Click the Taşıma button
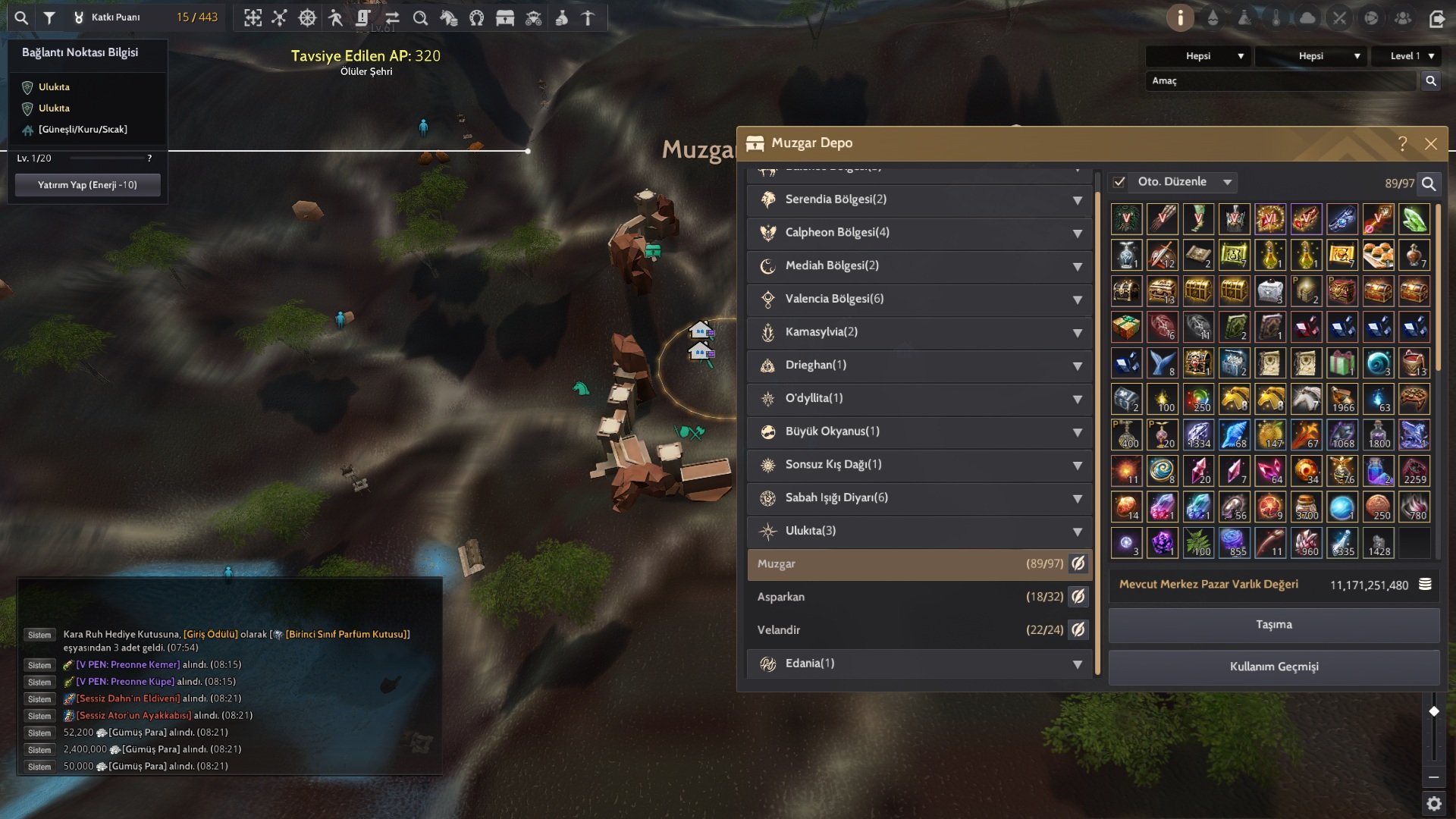 [1274, 625]
